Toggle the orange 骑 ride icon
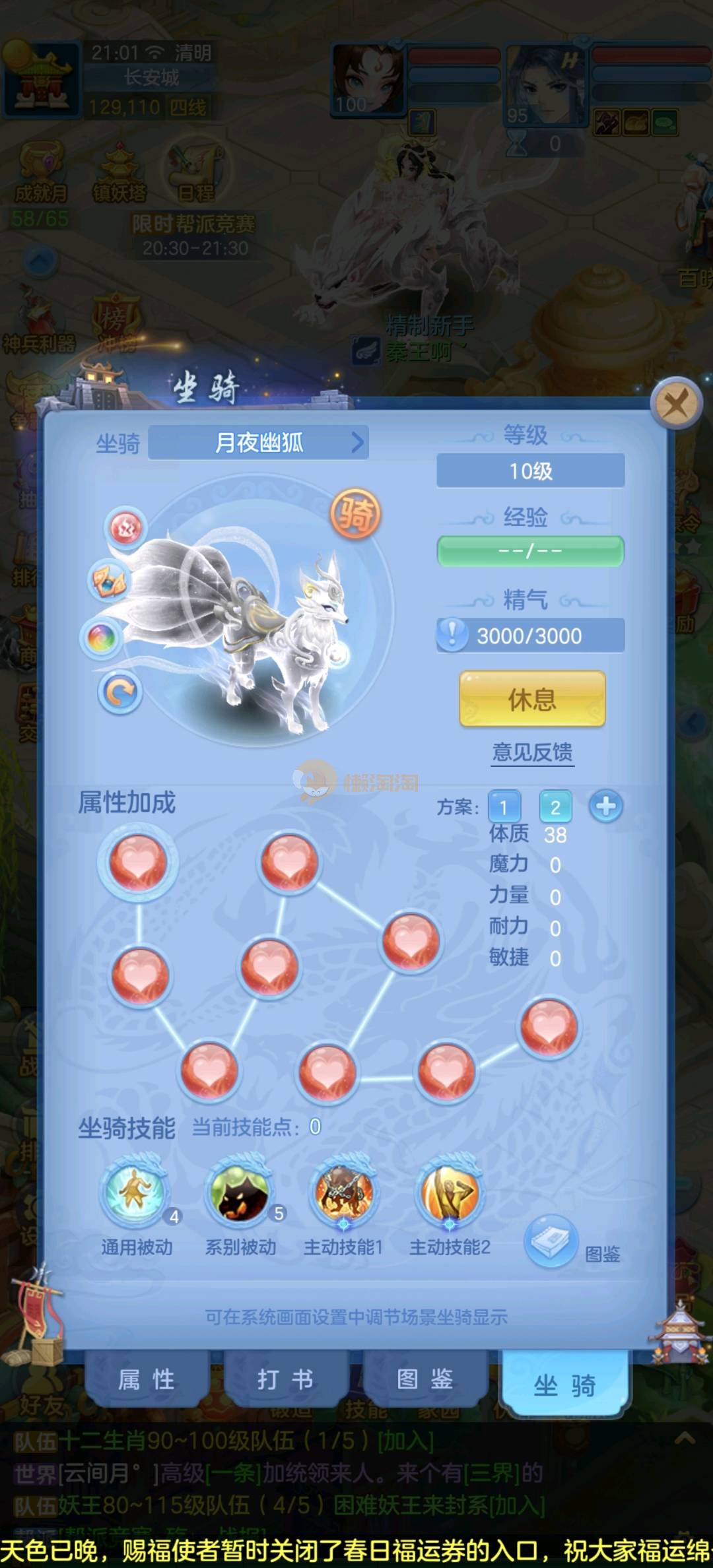 click(x=355, y=514)
